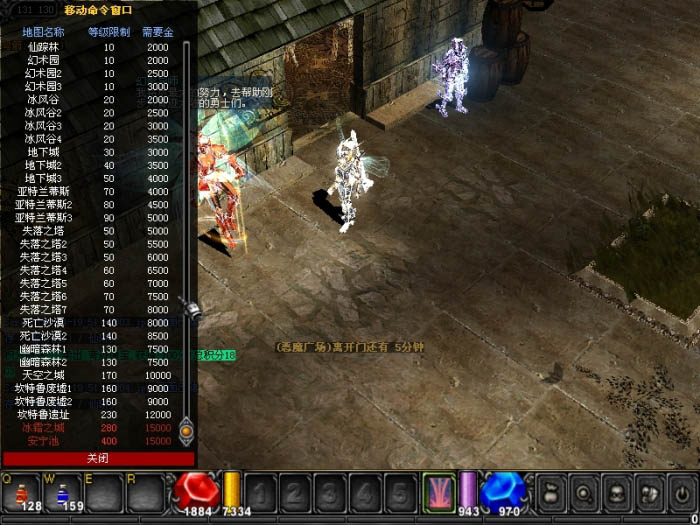Choose 天空之城 from the list
The width and height of the screenshot is (700, 525).
[44, 375]
